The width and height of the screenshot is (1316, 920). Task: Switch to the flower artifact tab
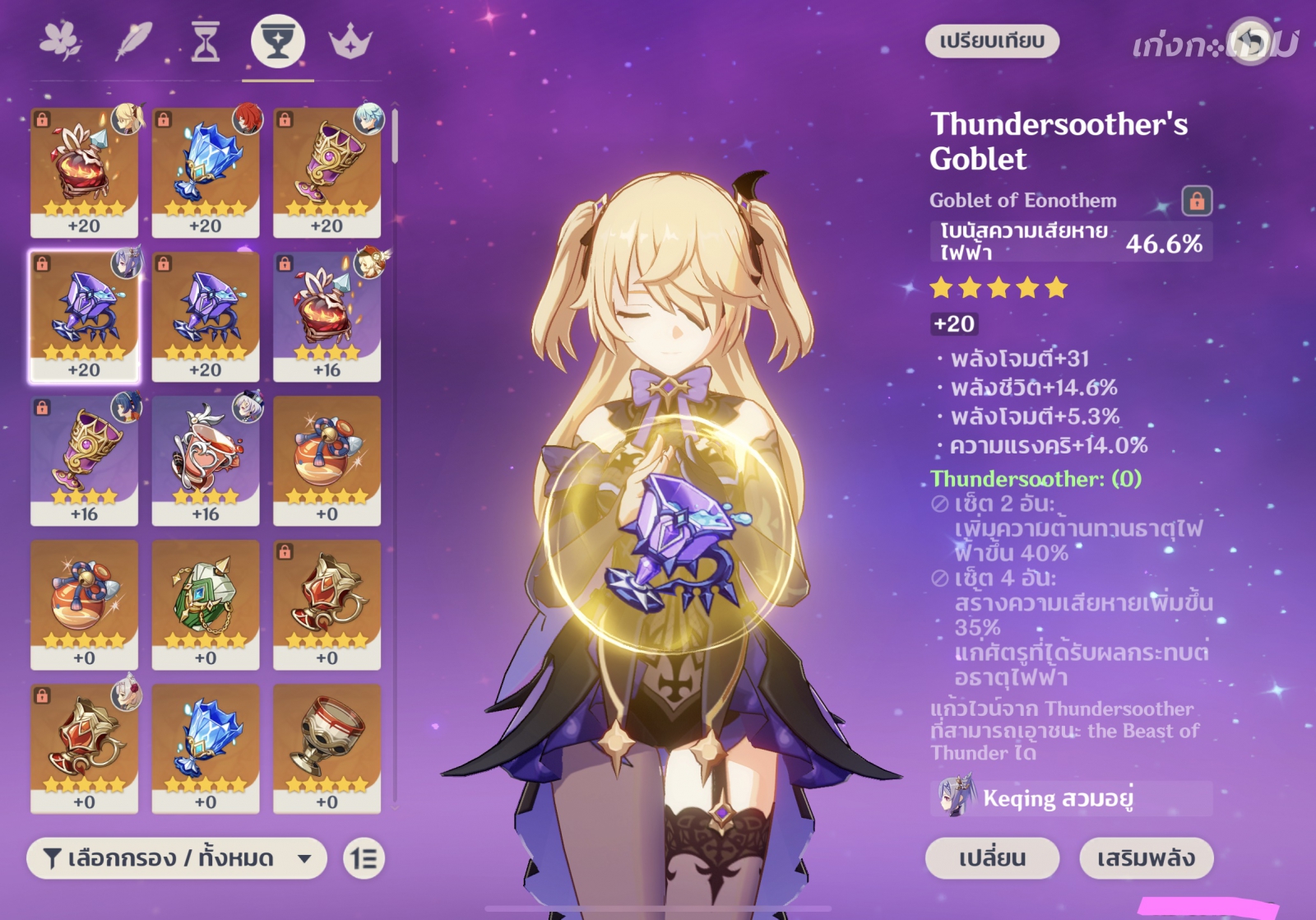tap(61, 41)
